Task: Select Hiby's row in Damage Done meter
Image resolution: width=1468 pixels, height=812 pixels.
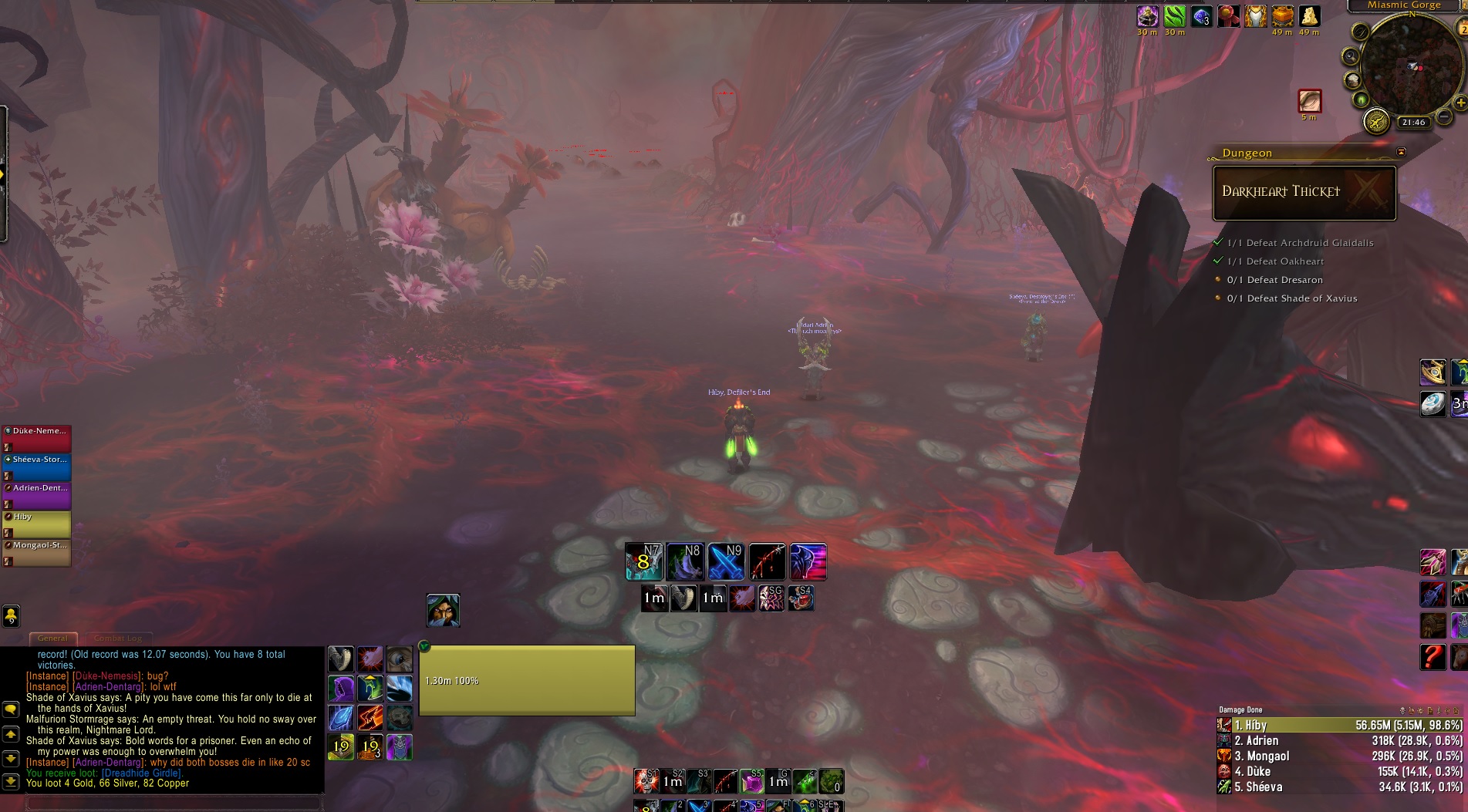Action: 1339,725
